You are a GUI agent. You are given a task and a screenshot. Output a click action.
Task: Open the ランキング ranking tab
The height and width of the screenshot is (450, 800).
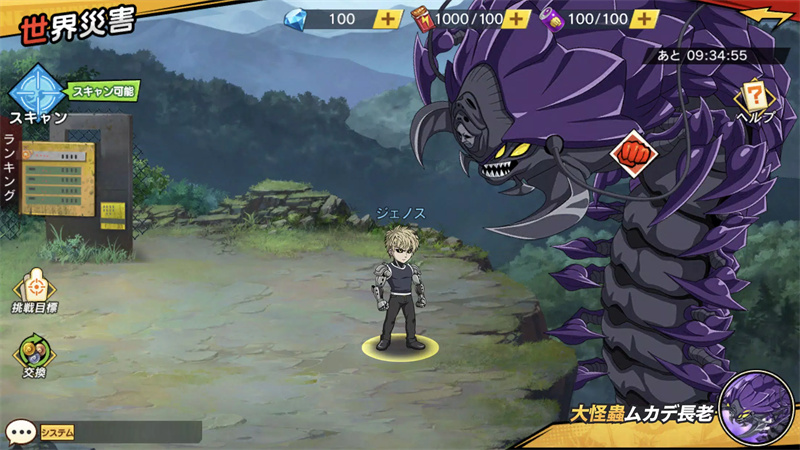[11, 166]
